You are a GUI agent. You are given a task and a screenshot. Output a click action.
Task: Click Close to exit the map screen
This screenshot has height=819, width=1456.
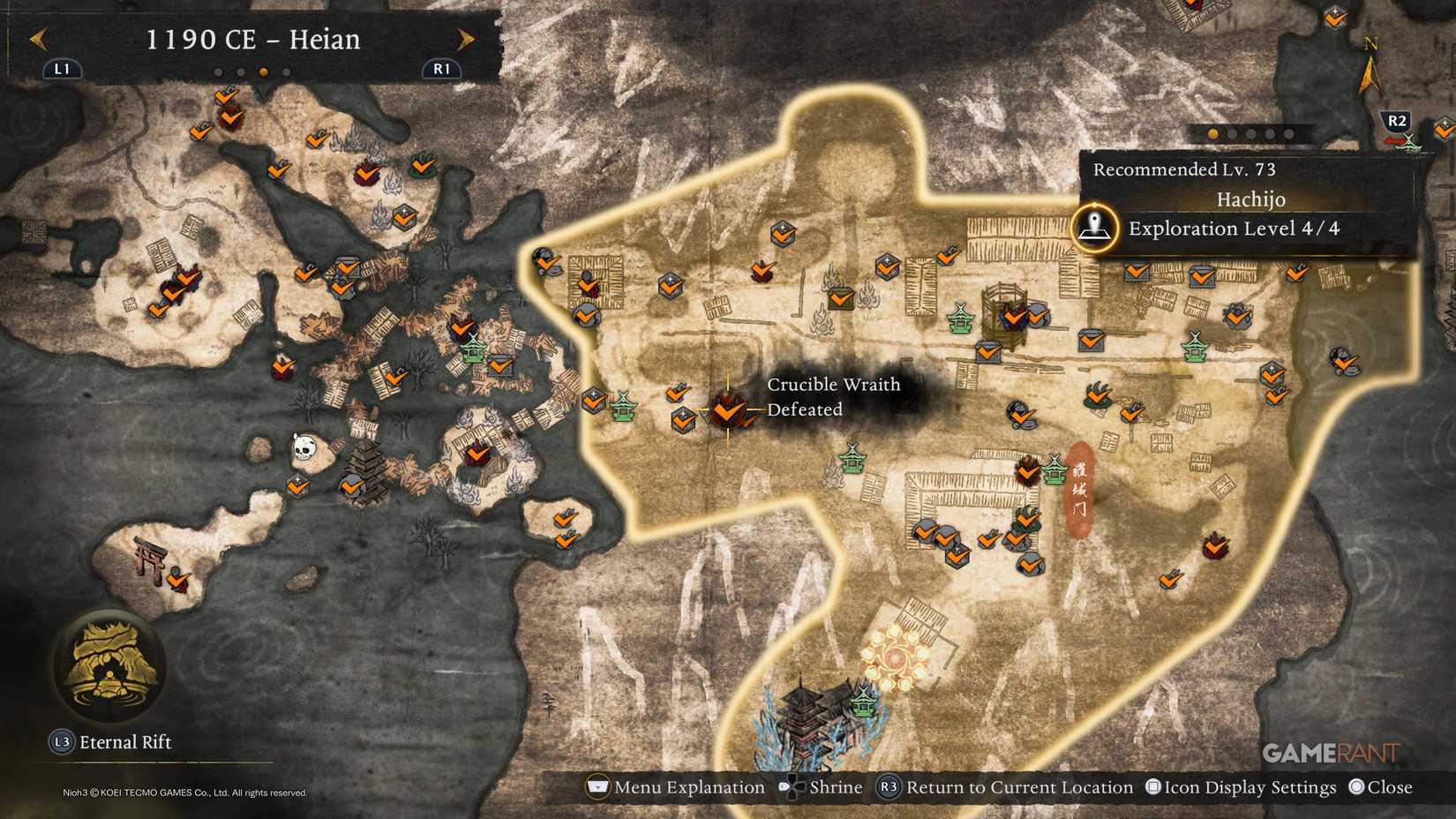point(1387,786)
